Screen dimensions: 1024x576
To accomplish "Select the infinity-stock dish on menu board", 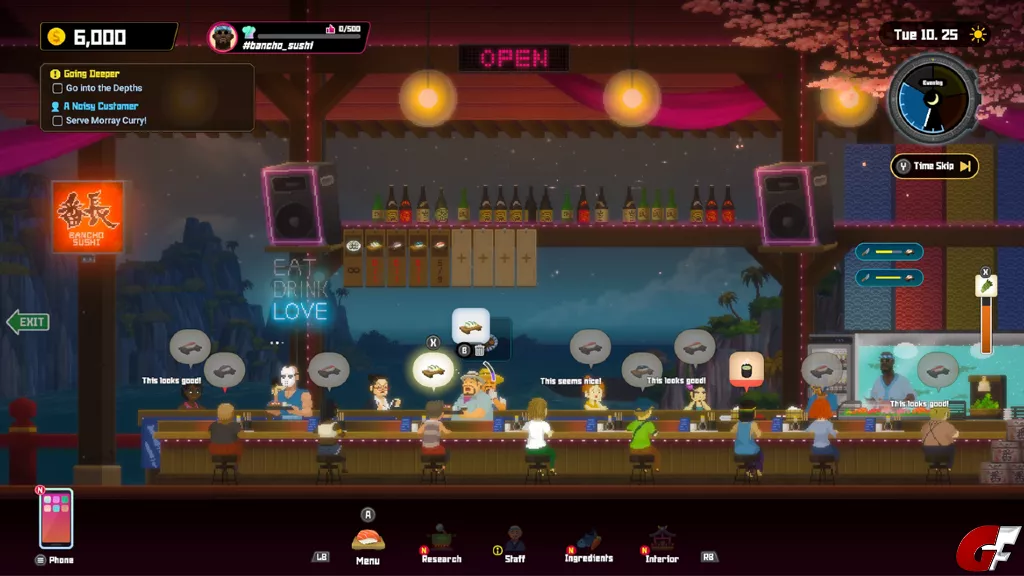I will [x=354, y=259].
